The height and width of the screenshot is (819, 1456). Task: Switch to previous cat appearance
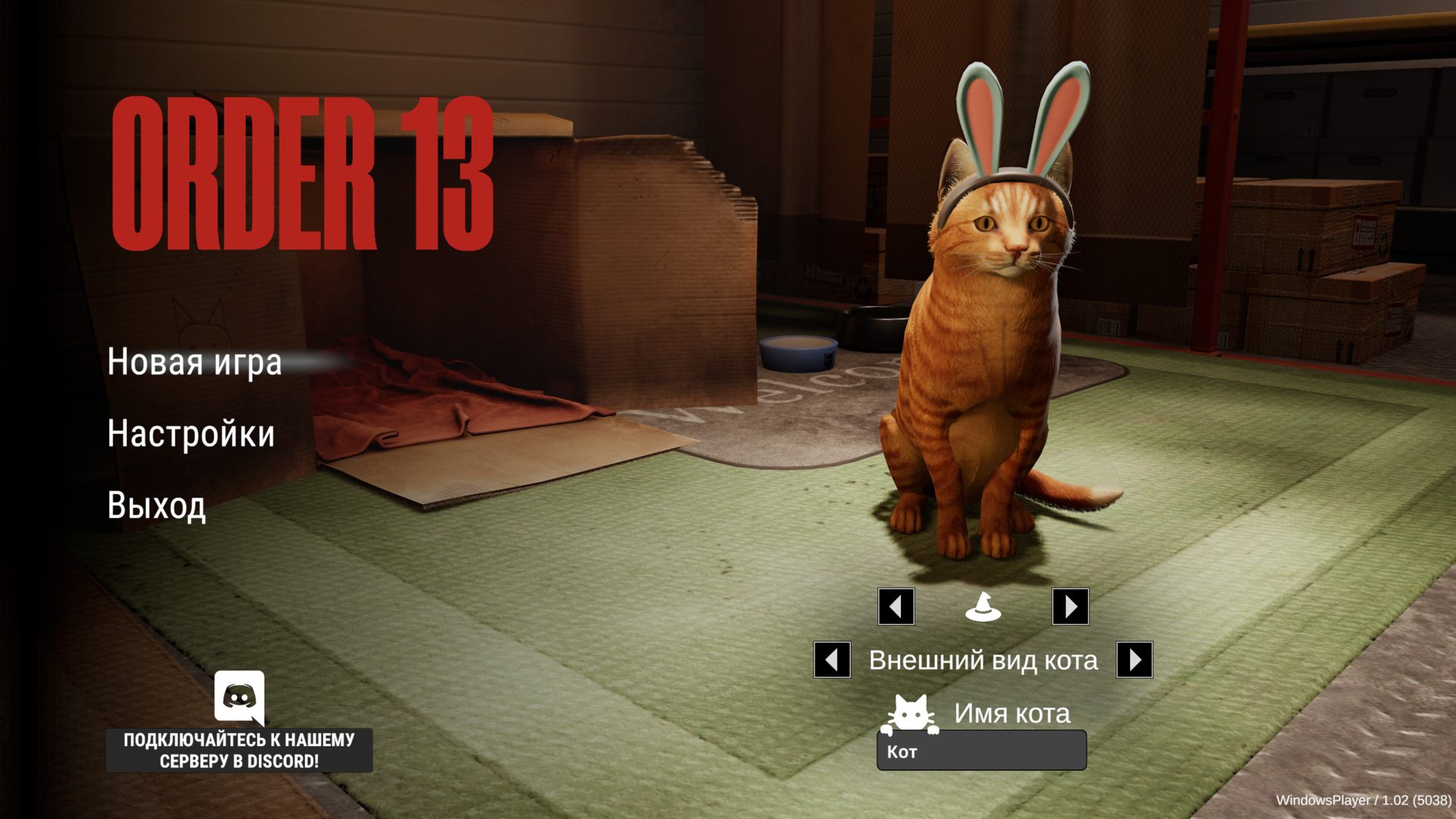tap(832, 660)
